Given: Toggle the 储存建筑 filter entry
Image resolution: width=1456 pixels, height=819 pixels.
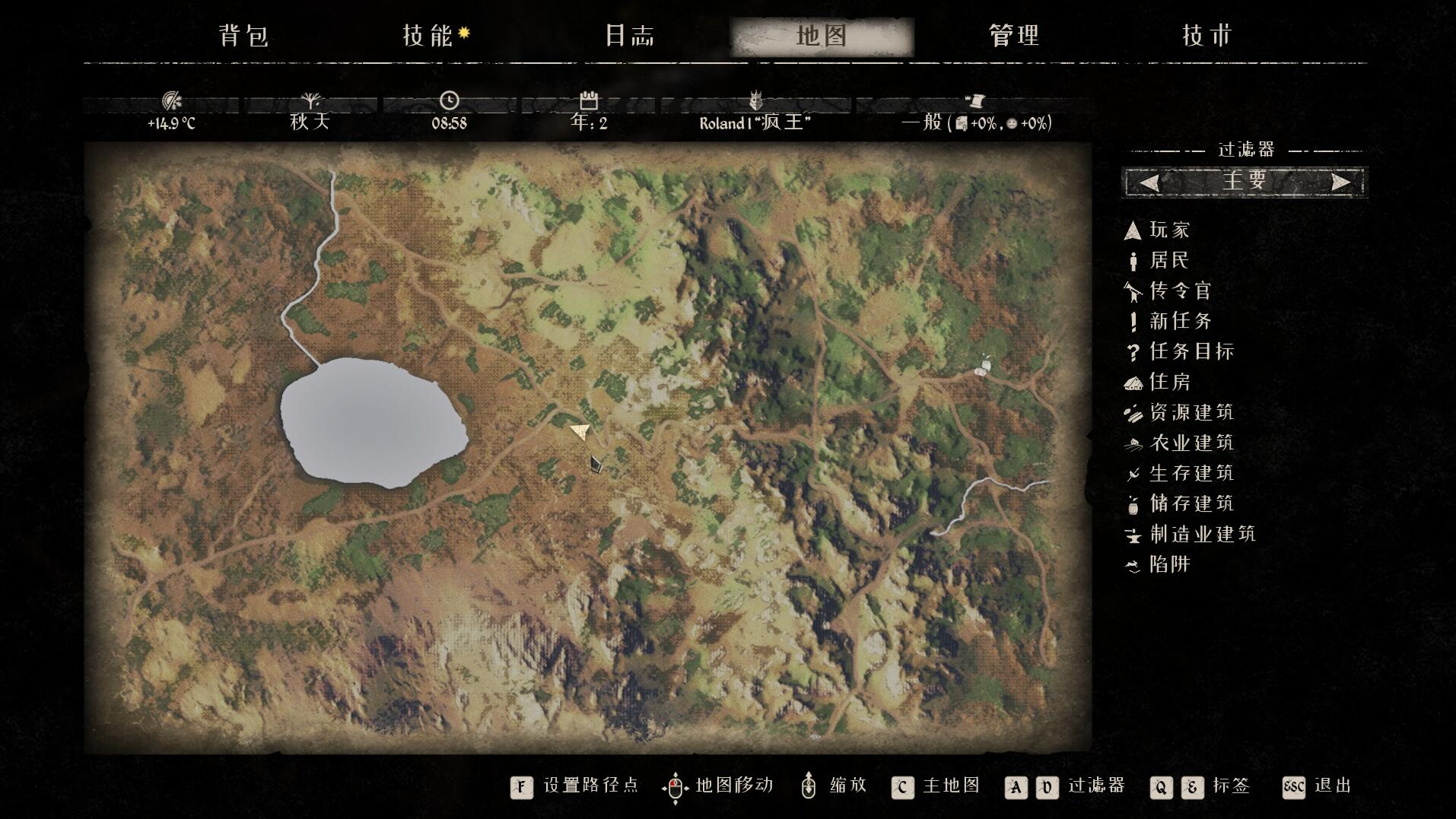Looking at the screenshot, I should click(x=1191, y=503).
